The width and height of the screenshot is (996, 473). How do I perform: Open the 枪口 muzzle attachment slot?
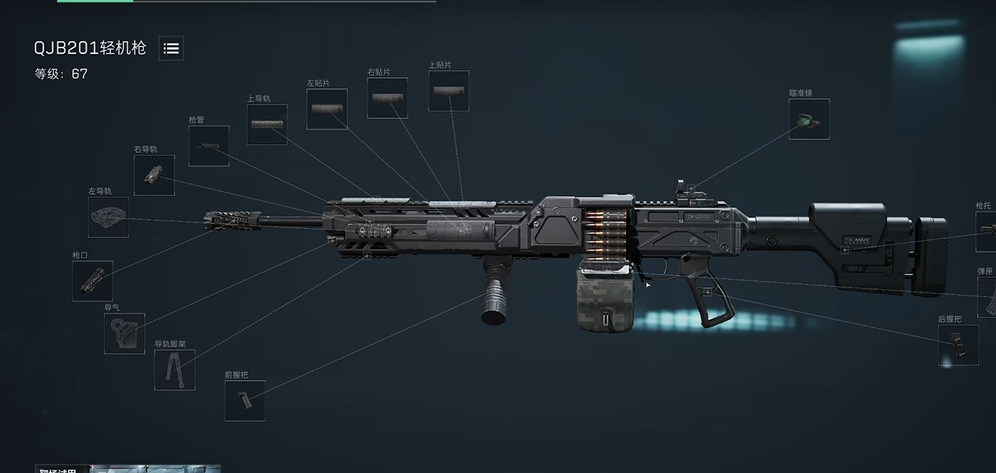coord(93,281)
